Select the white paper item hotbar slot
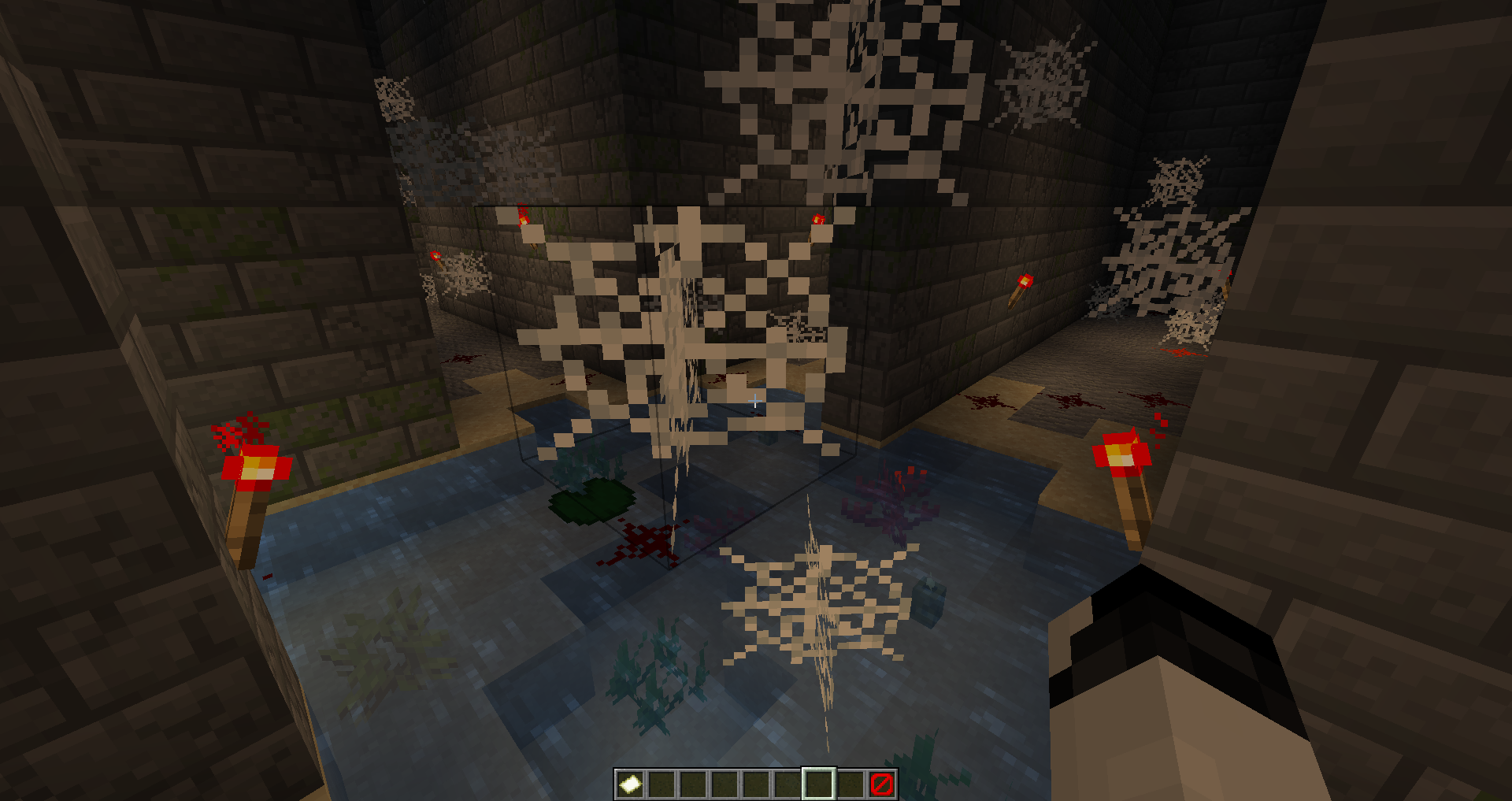The width and height of the screenshot is (1512, 801). click(x=630, y=784)
